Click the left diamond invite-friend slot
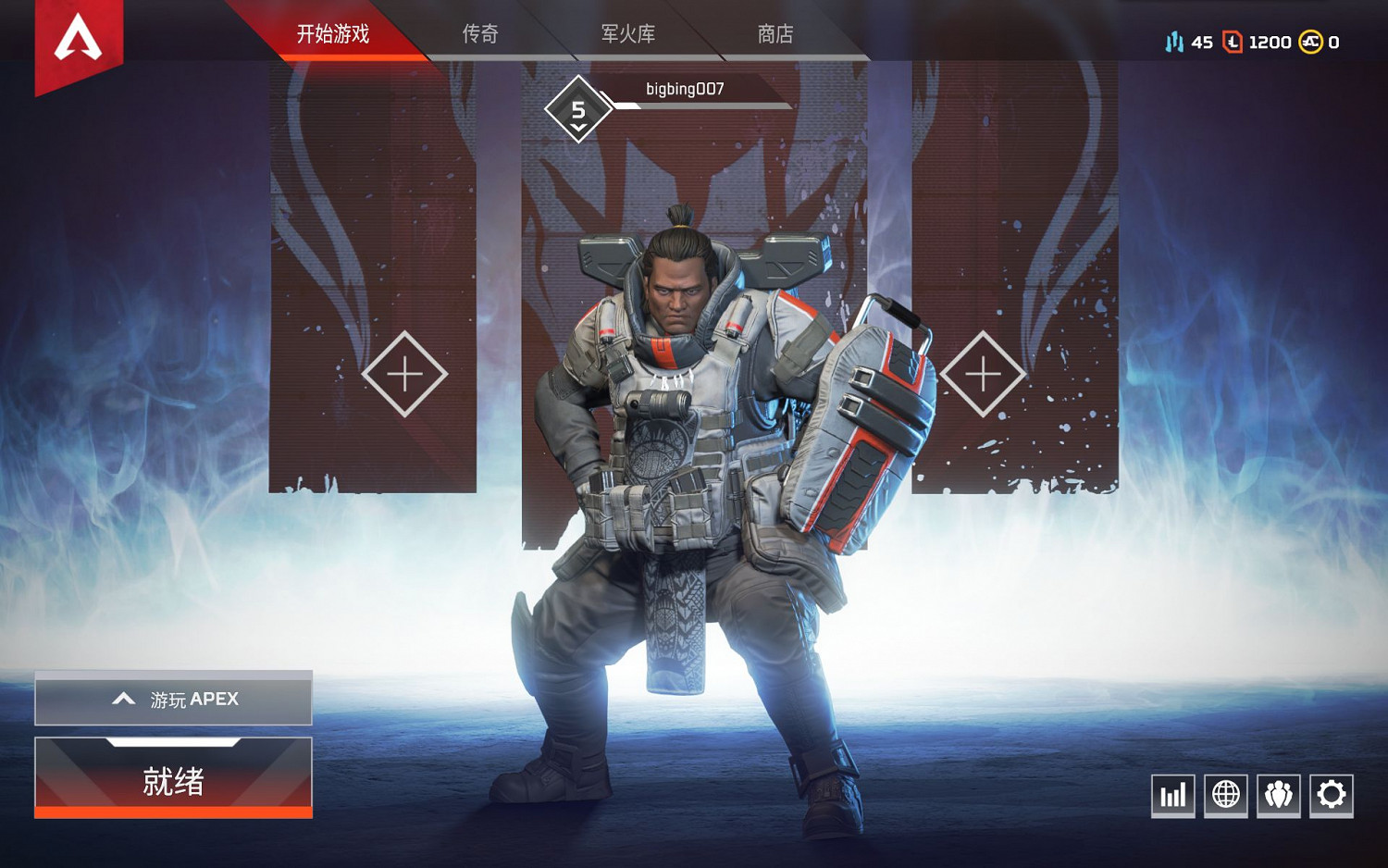Viewport: 1388px width, 868px height. 403,375
